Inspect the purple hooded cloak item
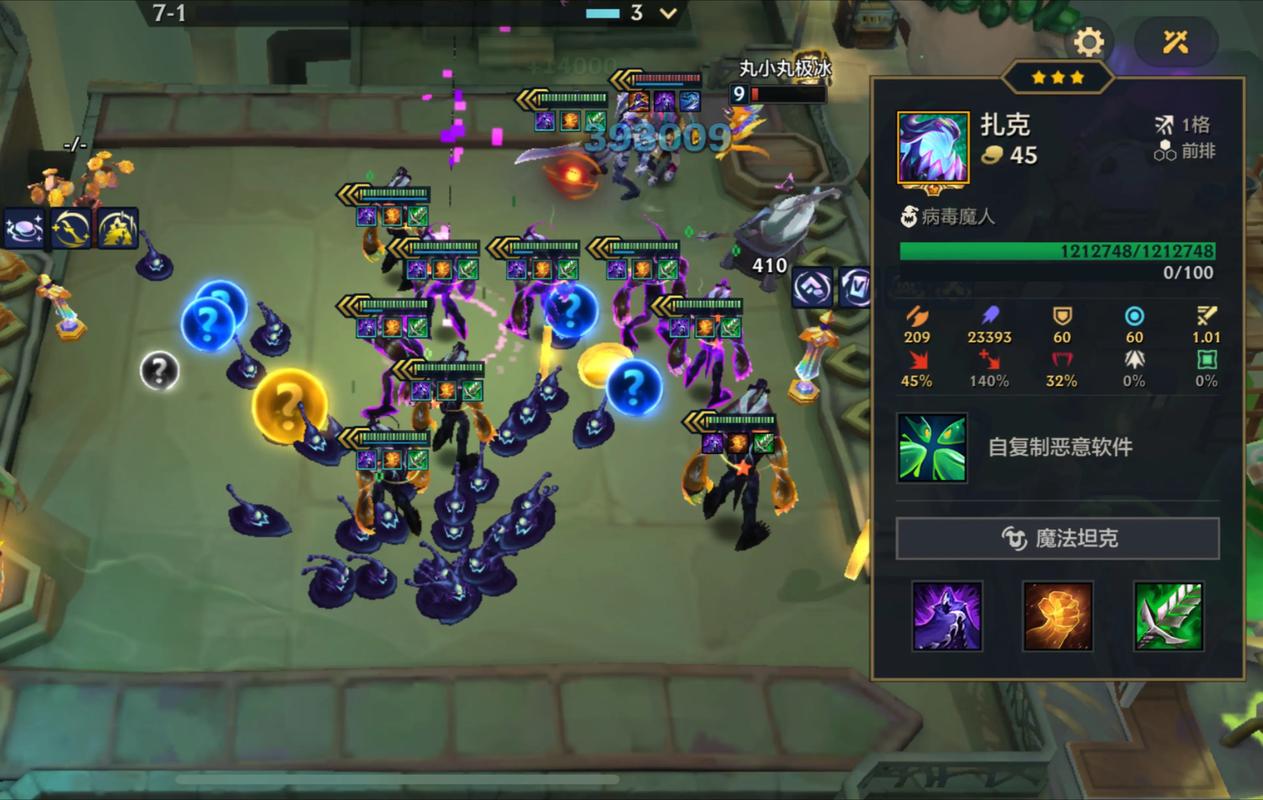This screenshot has width=1263, height=800. tap(946, 616)
